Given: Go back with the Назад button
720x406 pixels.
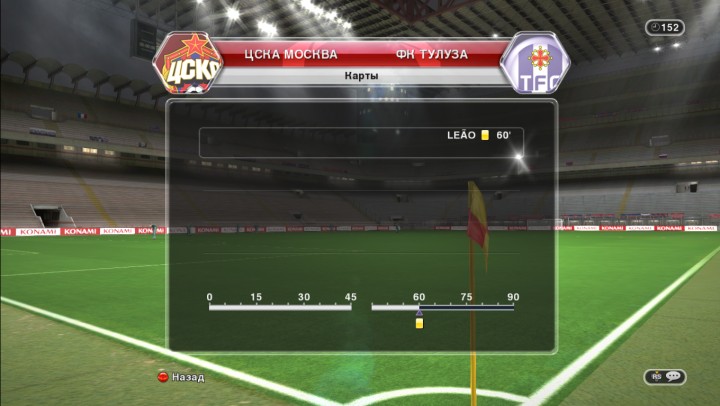Looking at the screenshot, I should 181,377.
